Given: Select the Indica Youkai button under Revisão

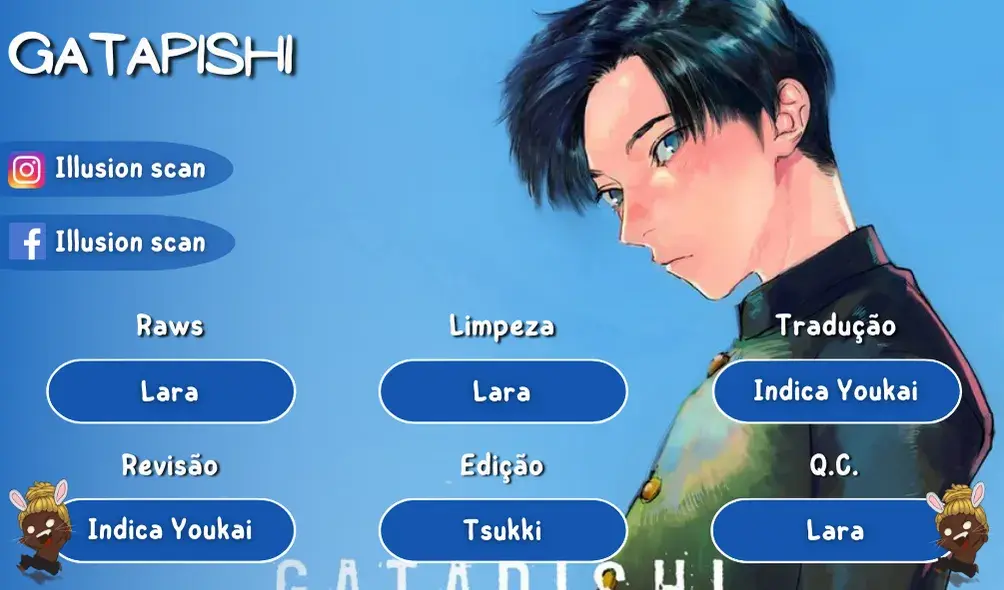Looking at the screenshot, I should [170, 530].
